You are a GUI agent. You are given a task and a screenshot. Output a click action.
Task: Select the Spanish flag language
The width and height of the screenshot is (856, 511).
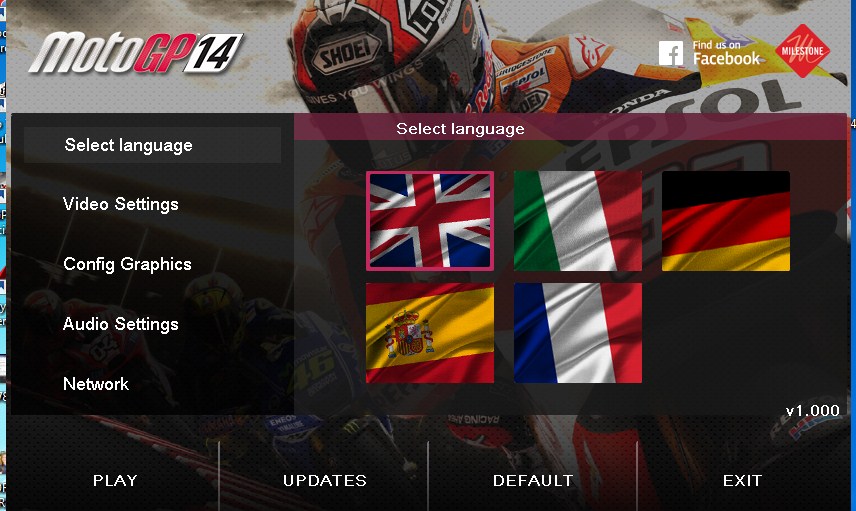click(430, 333)
